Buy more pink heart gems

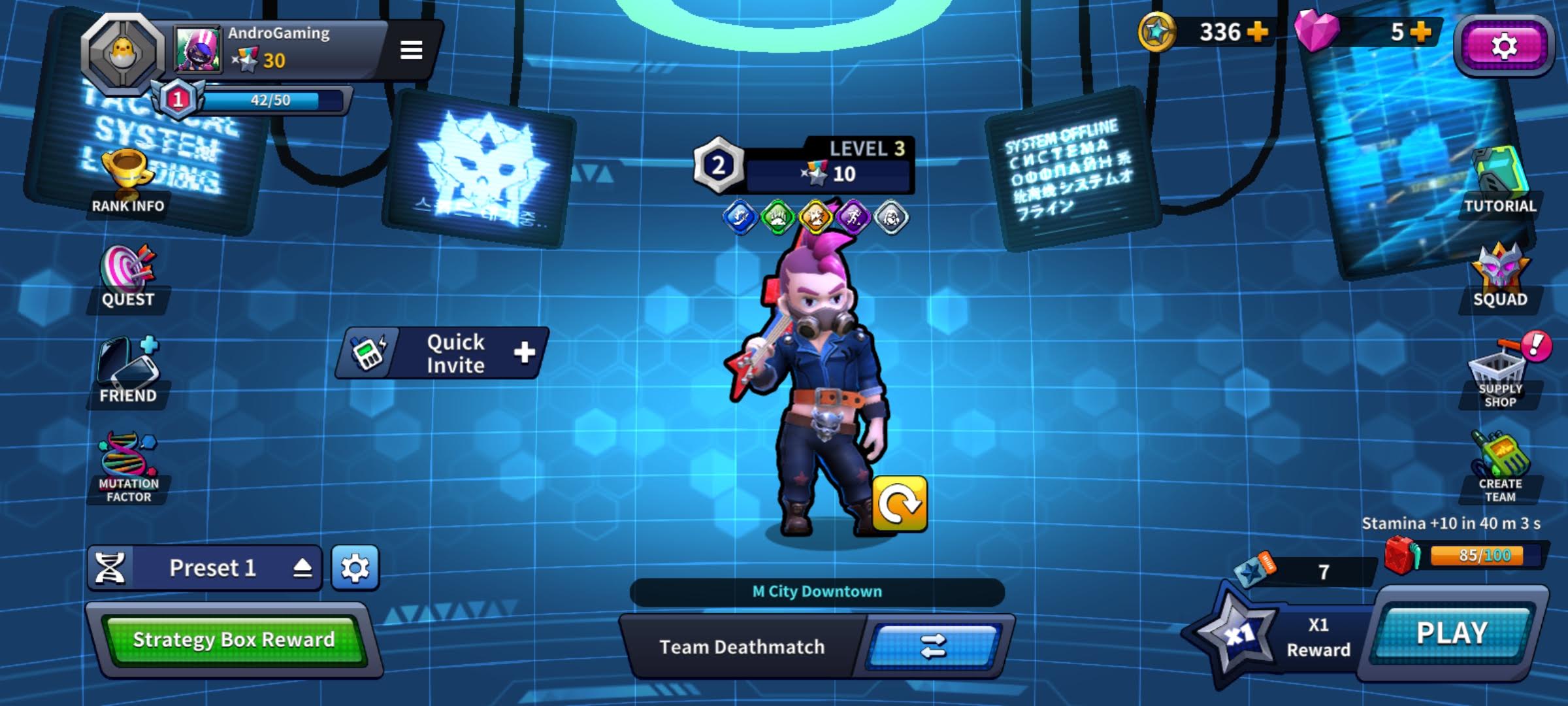pyautogui.click(x=1420, y=31)
